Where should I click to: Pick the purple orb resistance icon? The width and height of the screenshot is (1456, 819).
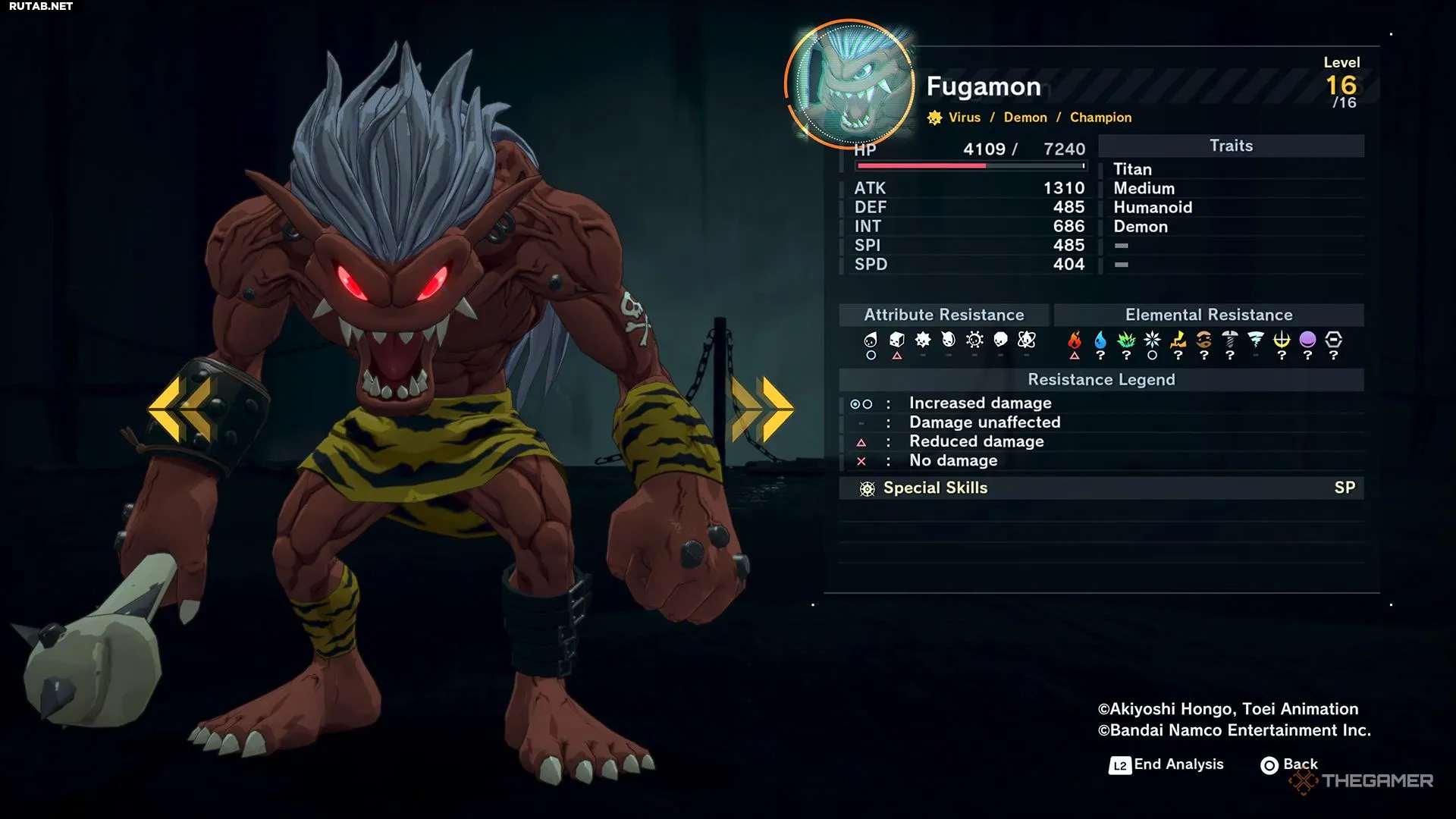click(1307, 340)
